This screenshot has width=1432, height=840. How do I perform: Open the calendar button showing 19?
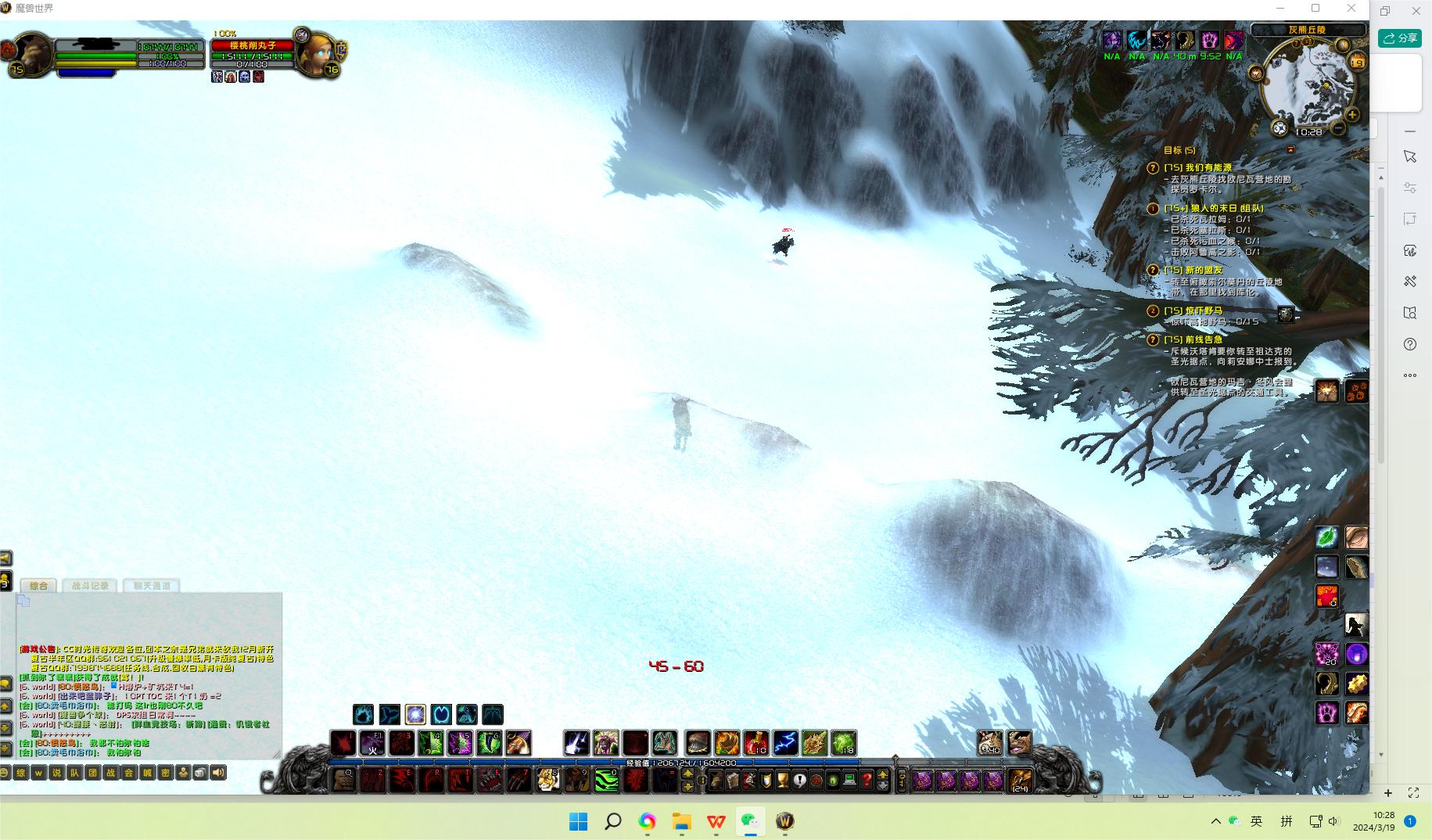1358,63
